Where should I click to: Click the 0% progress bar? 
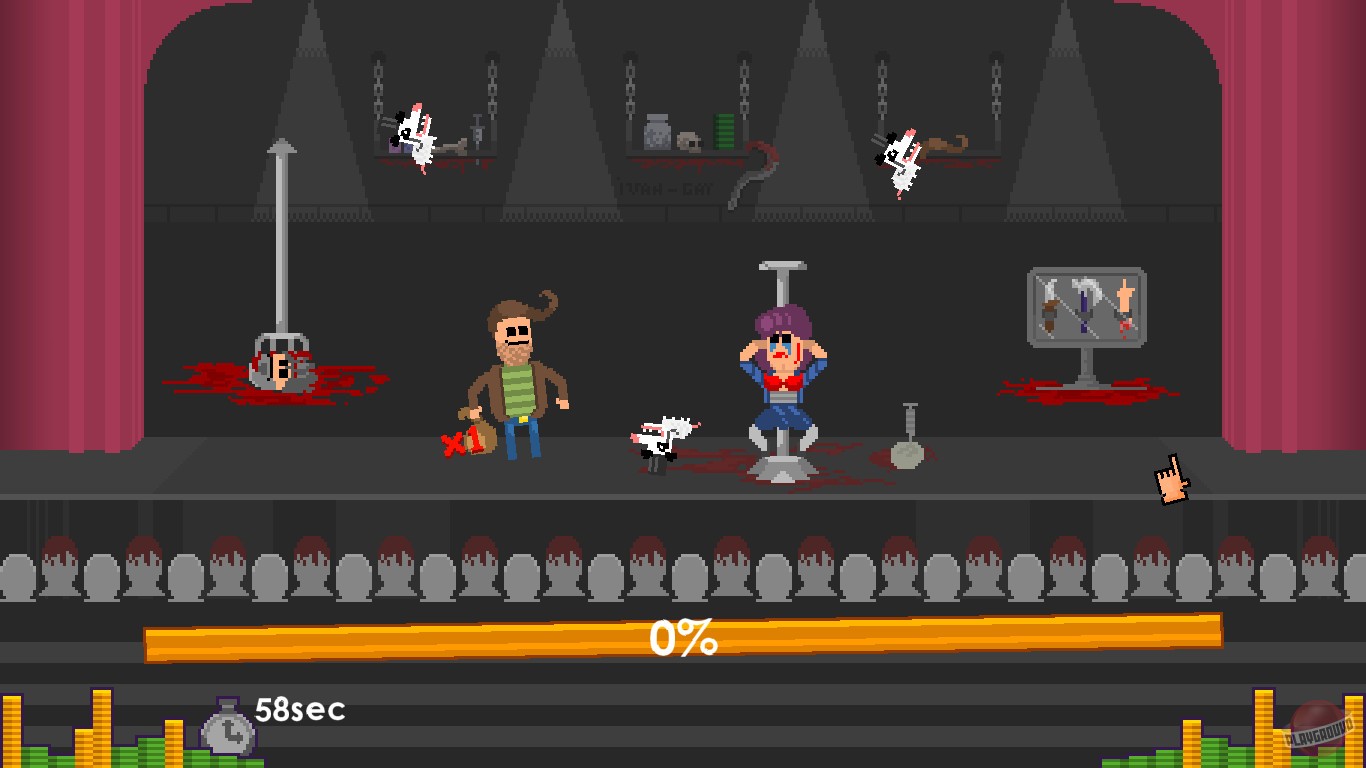click(683, 637)
